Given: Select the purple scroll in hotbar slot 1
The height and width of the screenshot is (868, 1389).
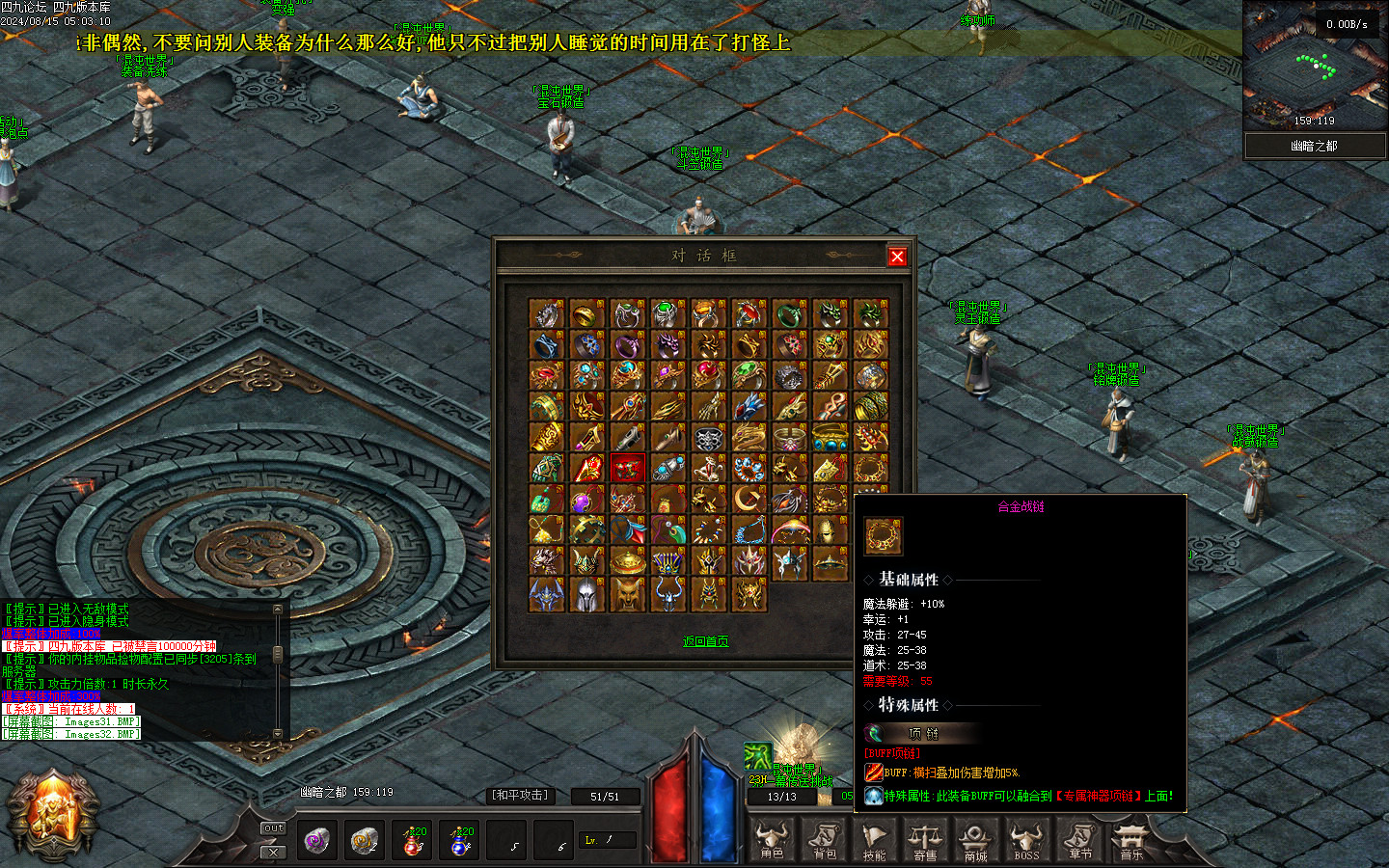Looking at the screenshot, I should coord(316,841).
